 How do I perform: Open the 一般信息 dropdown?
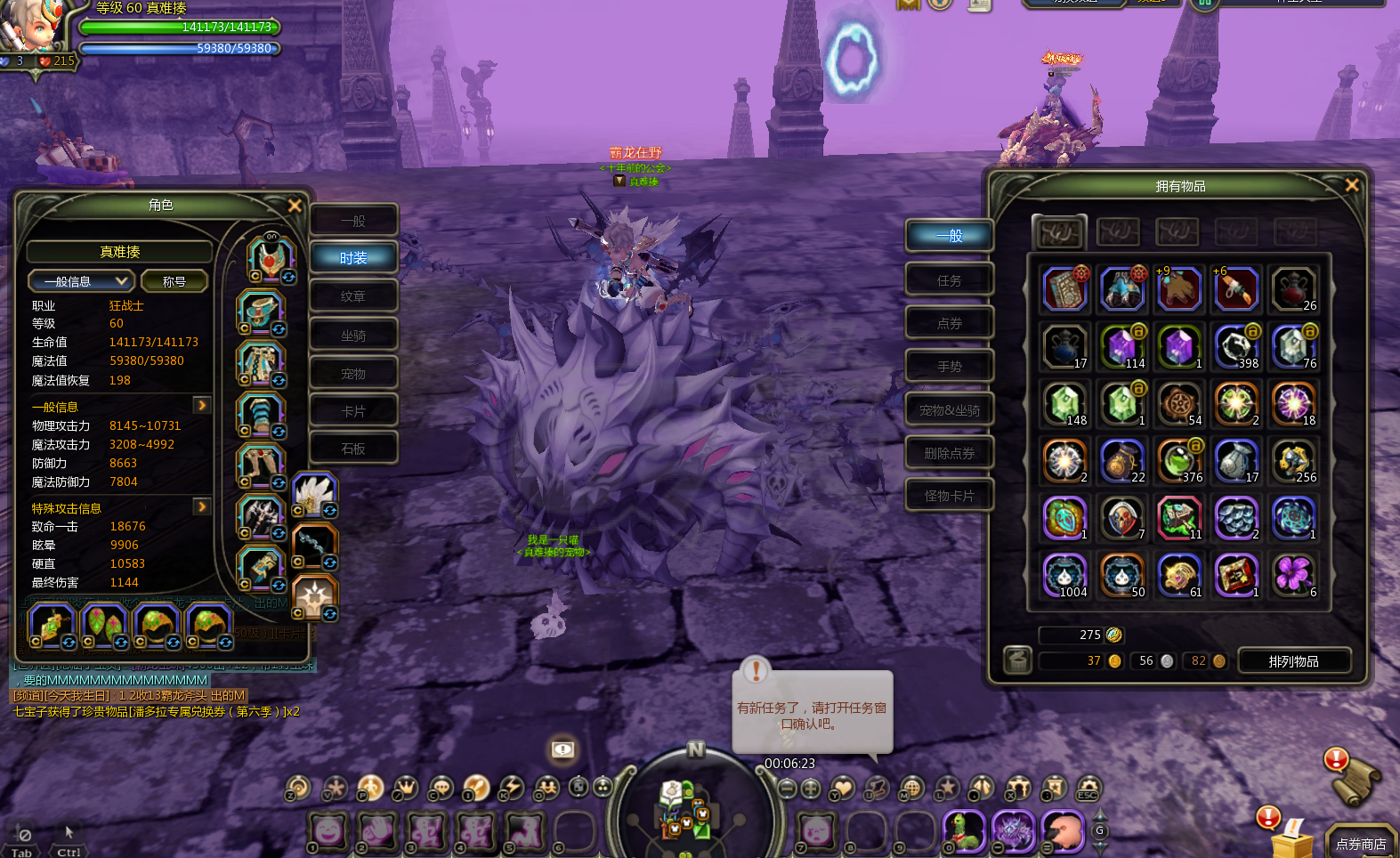click(81, 281)
